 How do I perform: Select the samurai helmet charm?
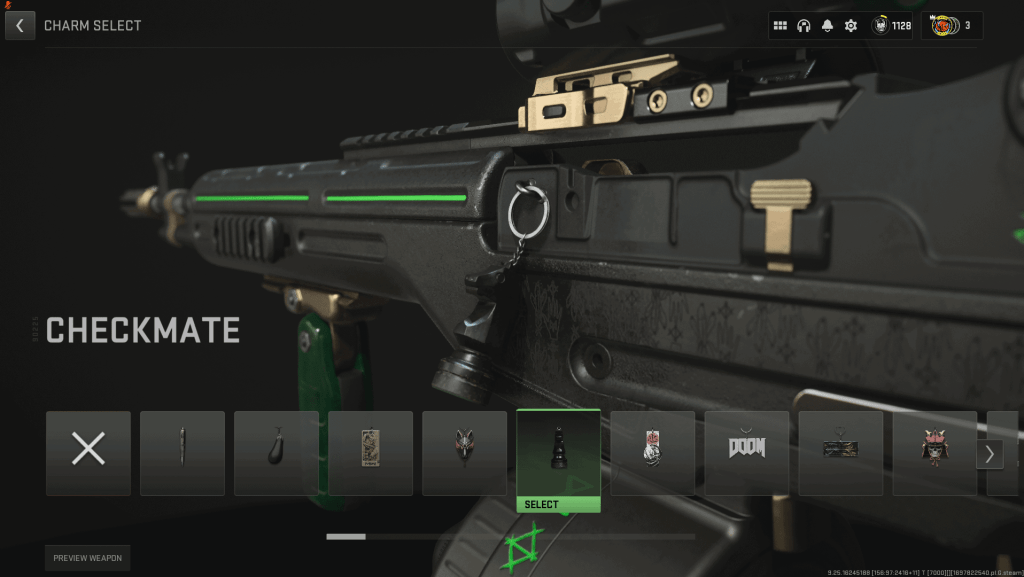(x=935, y=453)
